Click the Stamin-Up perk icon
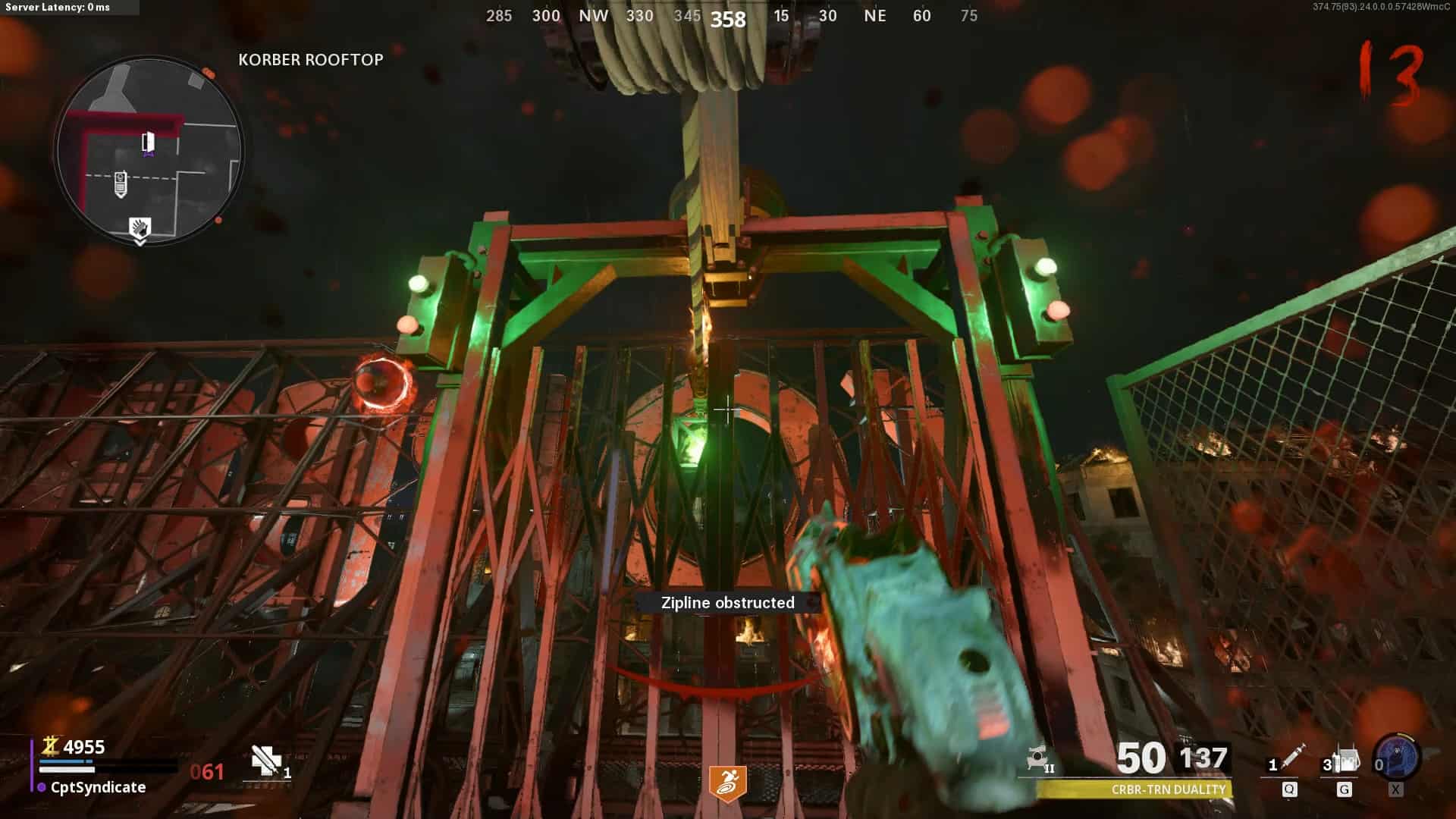Screen dimensions: 1456x819 (727, 783)
